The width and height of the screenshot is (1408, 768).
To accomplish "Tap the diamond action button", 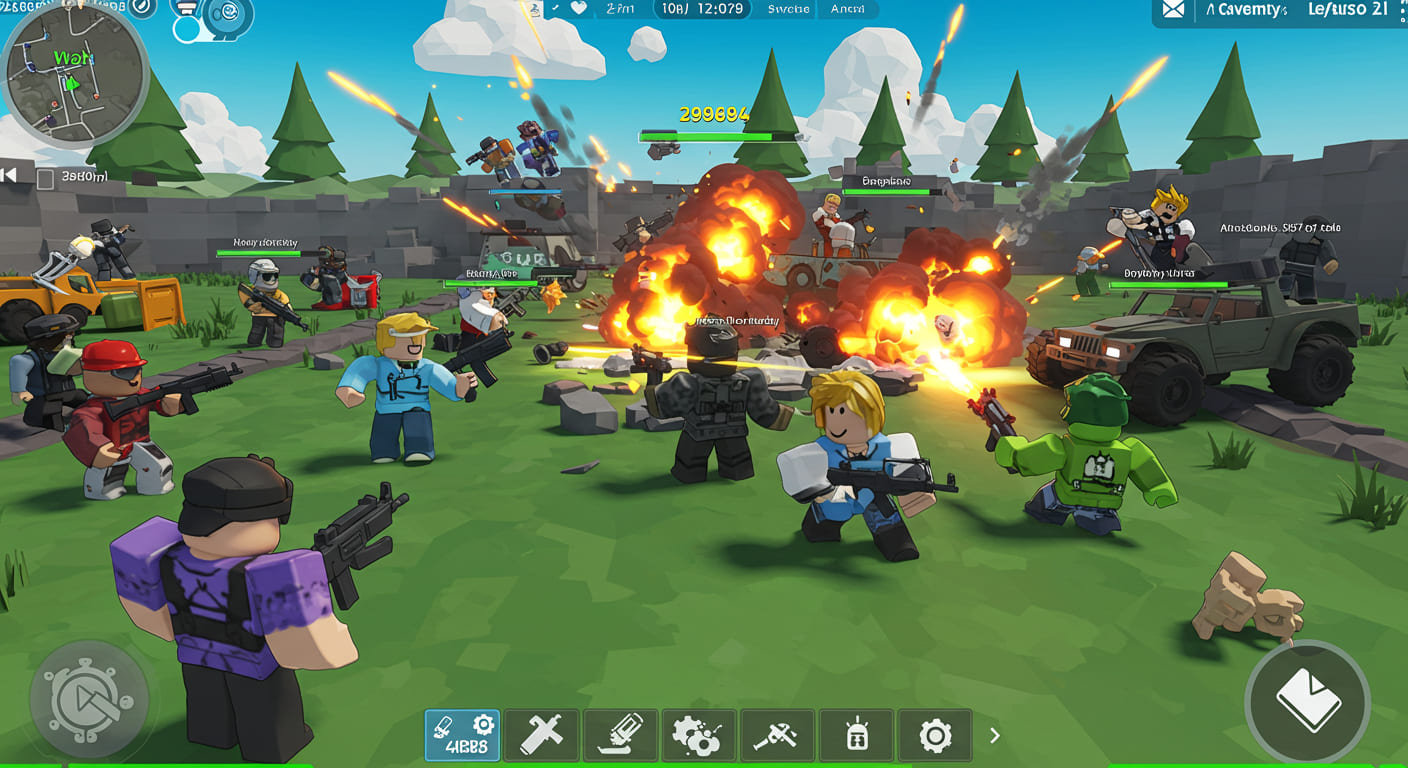I will [x=1307, y=700].
